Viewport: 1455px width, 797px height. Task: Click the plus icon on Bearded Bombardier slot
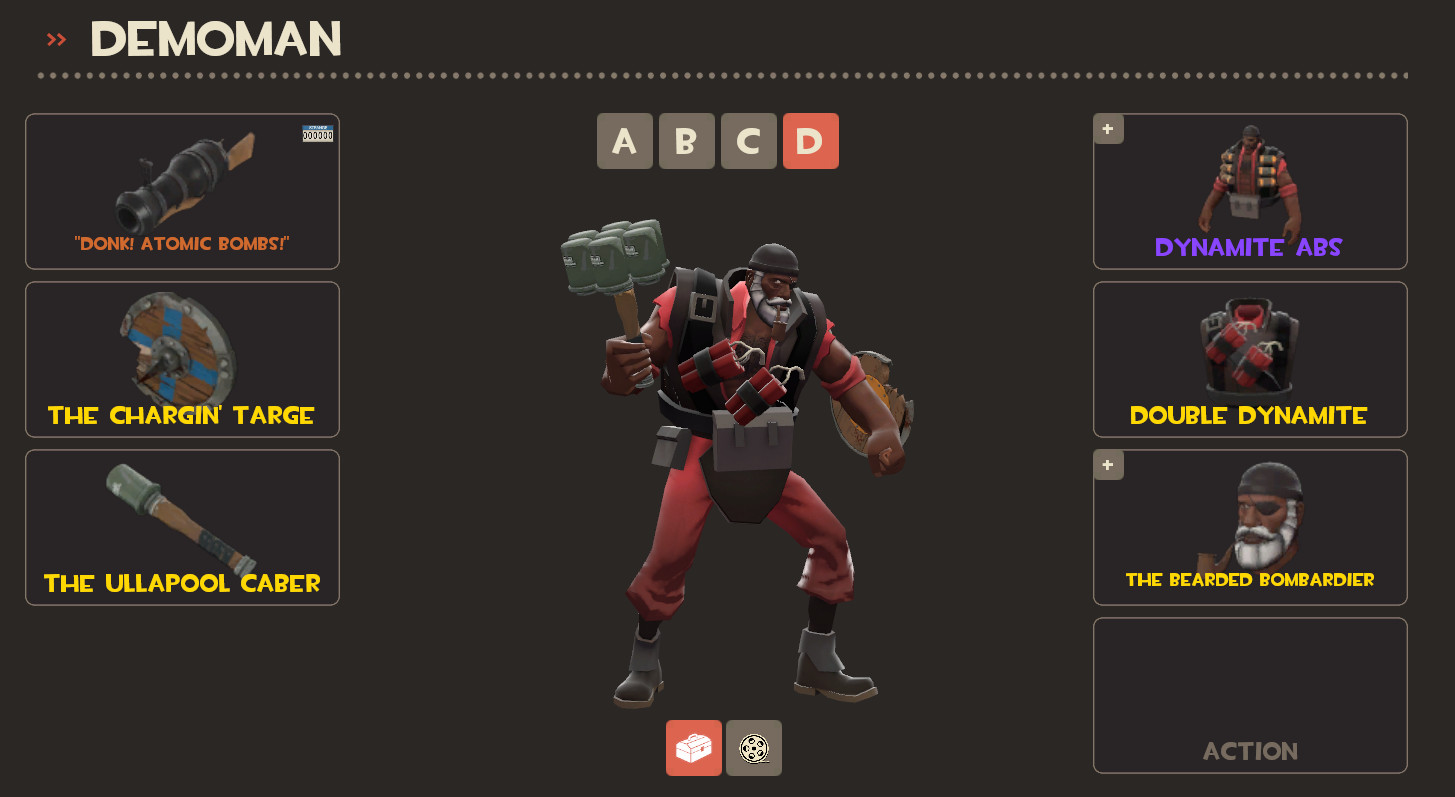[x=1108, y=464]
